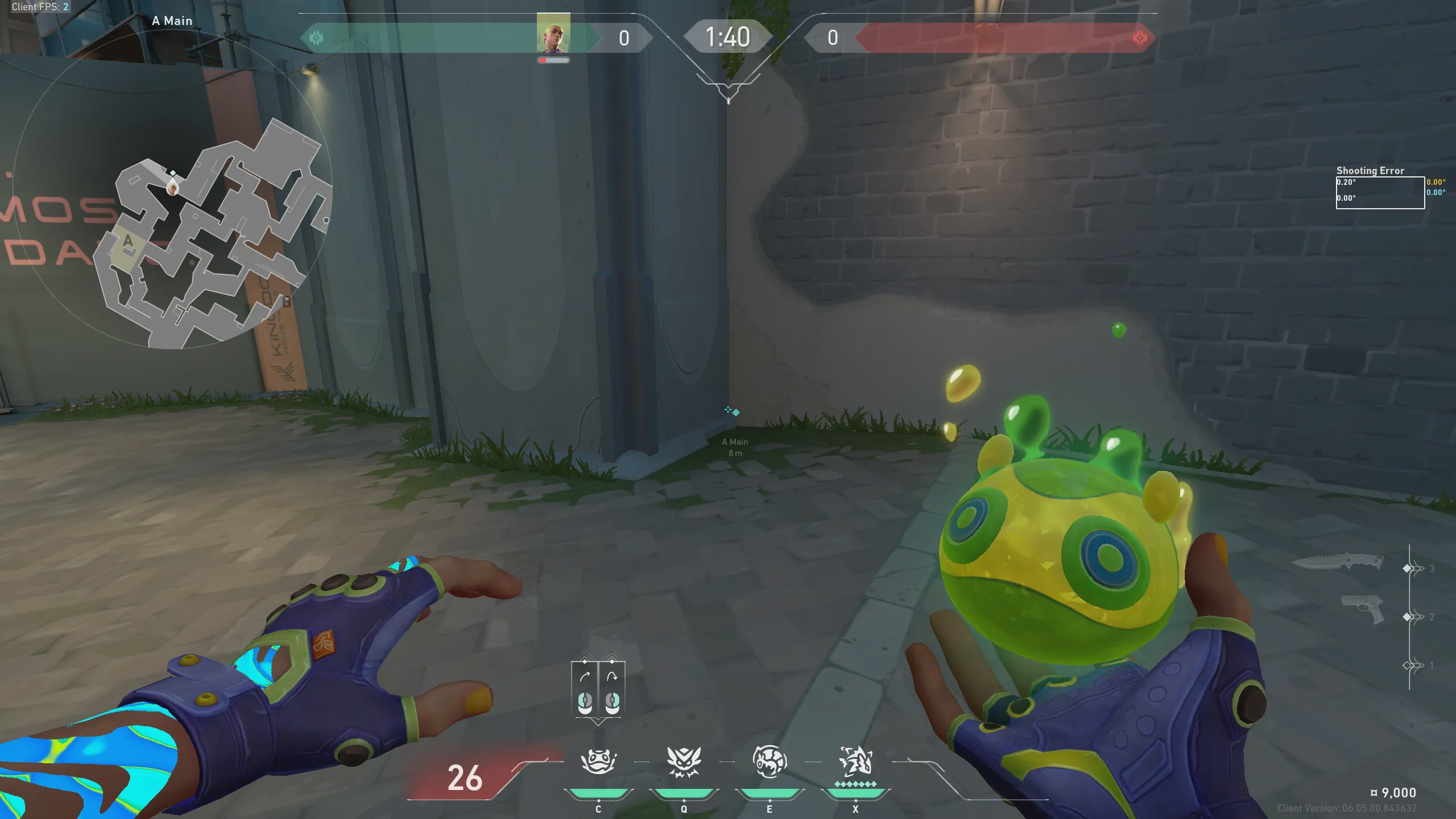The image size is (1456, 819).
Task: Select the Mosh Pit ability icon
Action: tap(598, 761)
